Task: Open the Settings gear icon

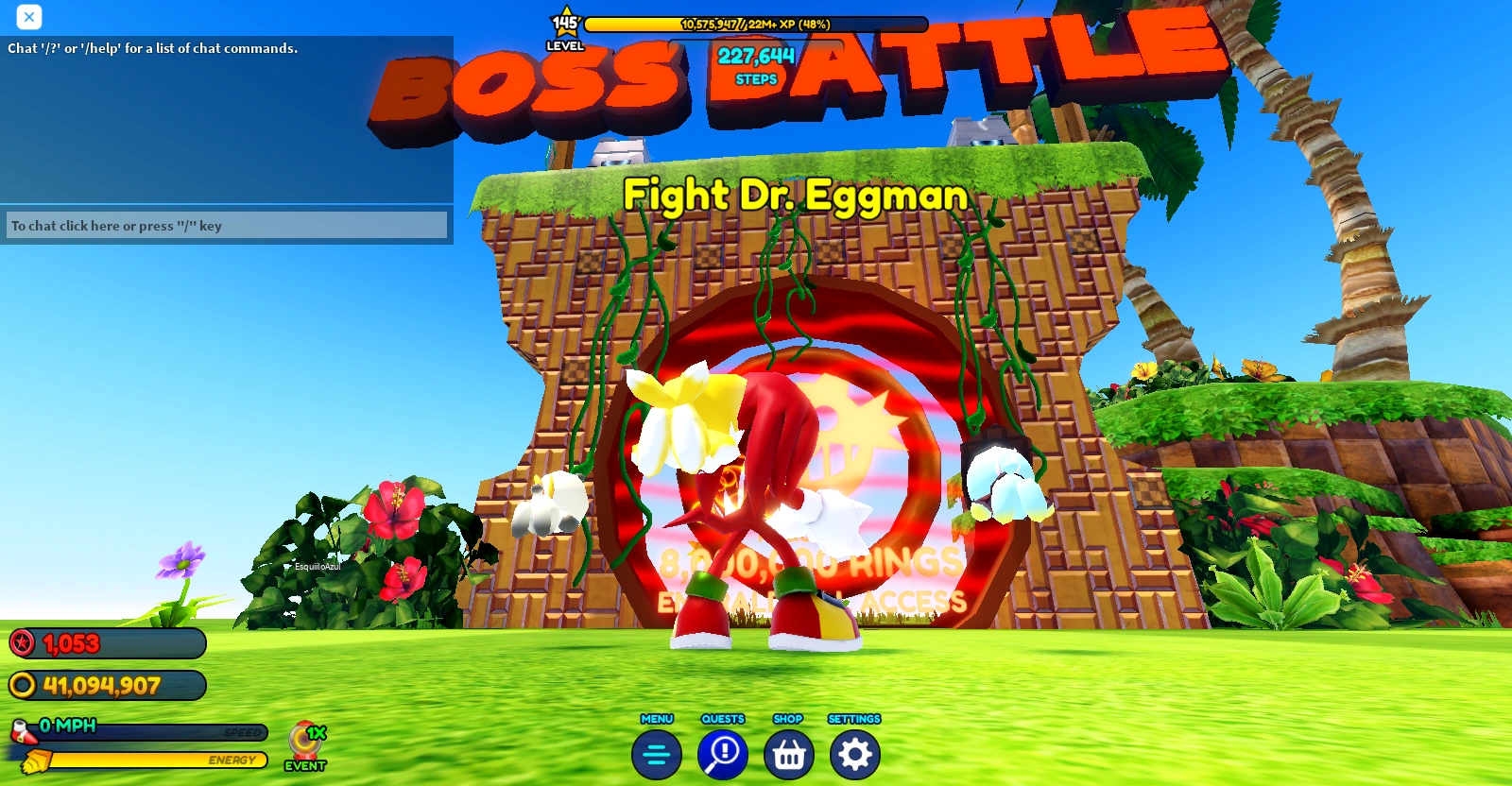Action: (x=853, y=755)
